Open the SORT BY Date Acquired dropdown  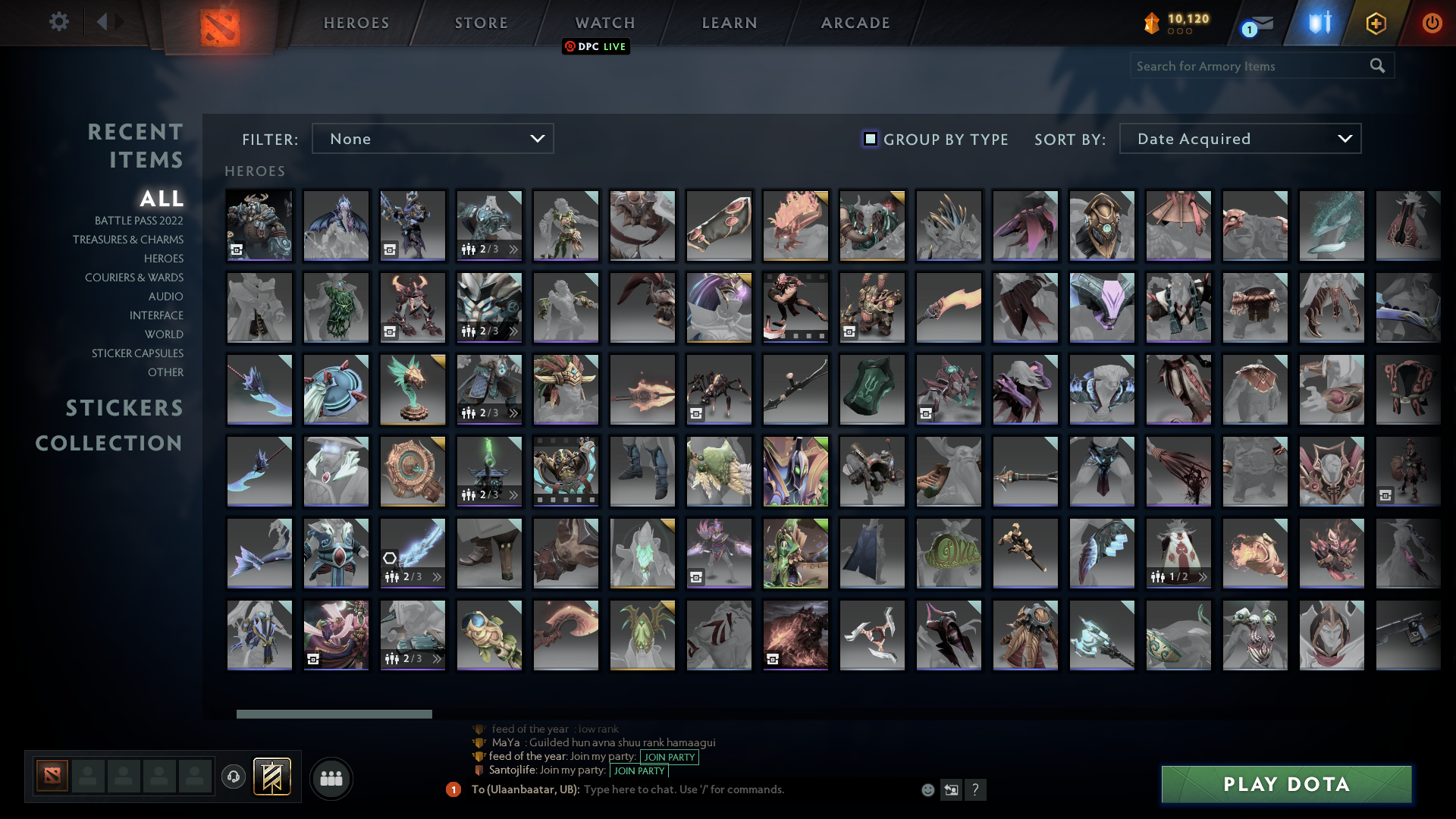[x=1240, y=139]
